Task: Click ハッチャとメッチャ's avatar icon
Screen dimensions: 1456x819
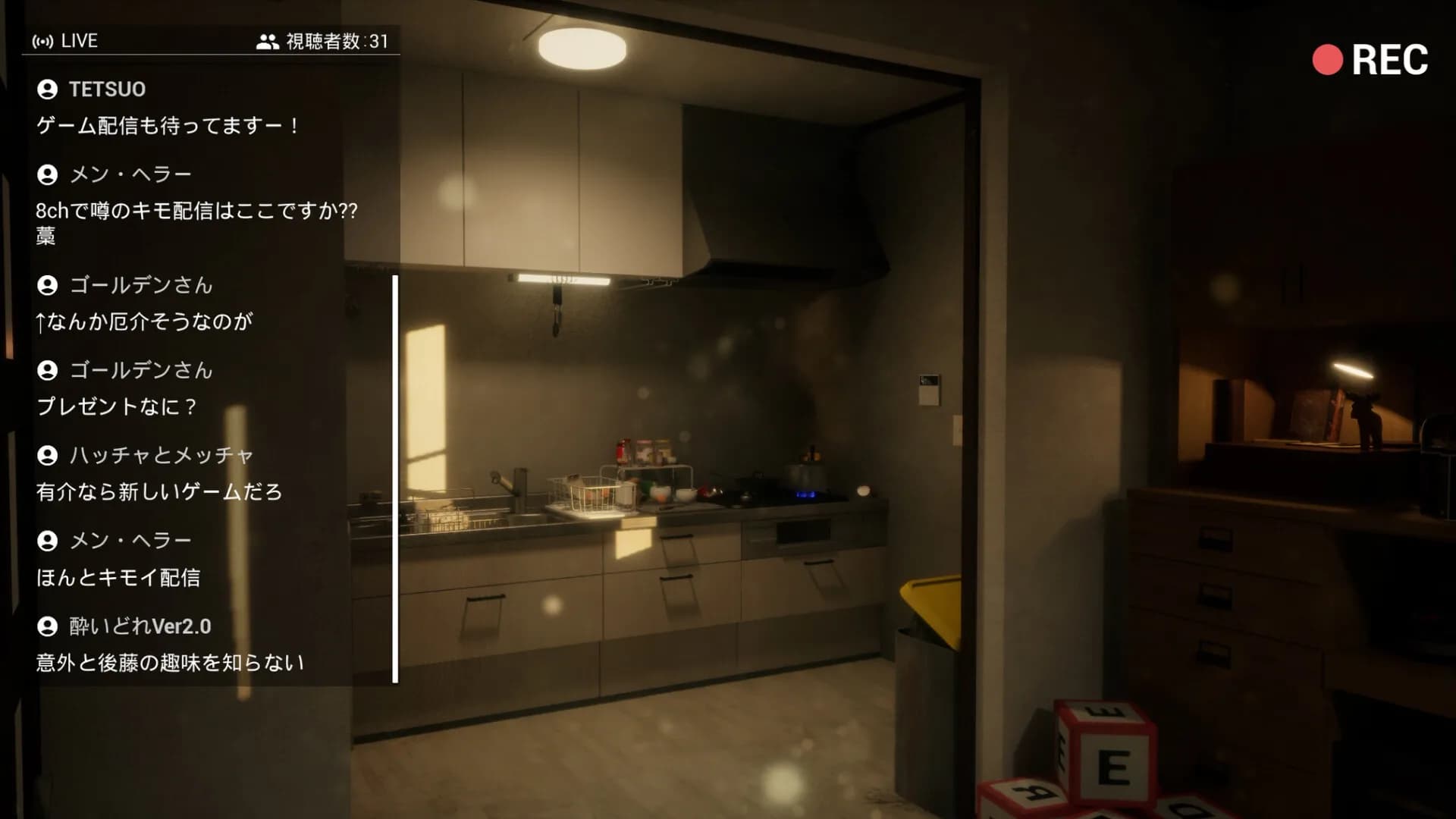Action: [x=48, y=456]
